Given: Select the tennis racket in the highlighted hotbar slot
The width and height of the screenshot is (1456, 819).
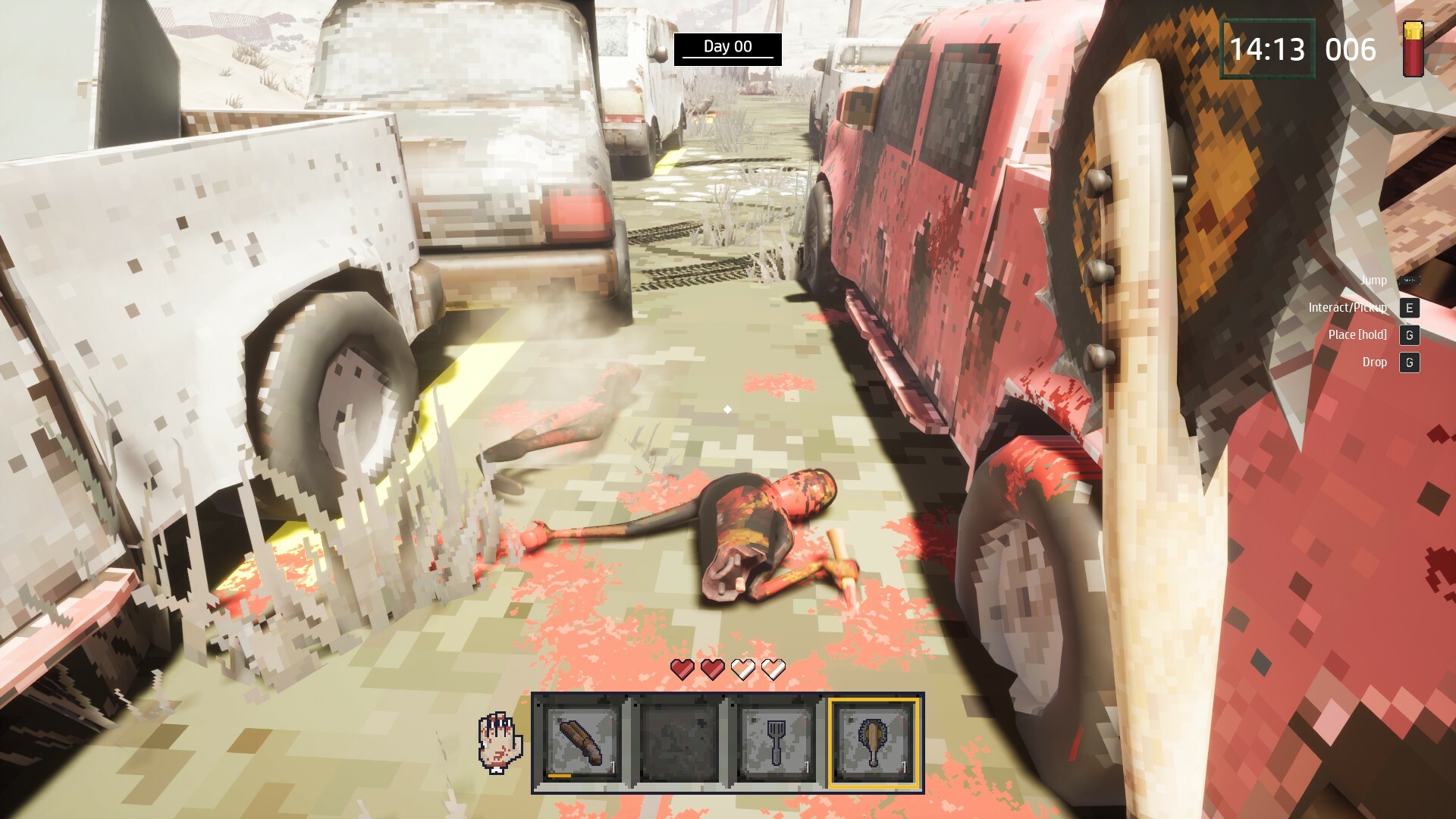Looking at the screenshot, I should click(x=873, y=742).
